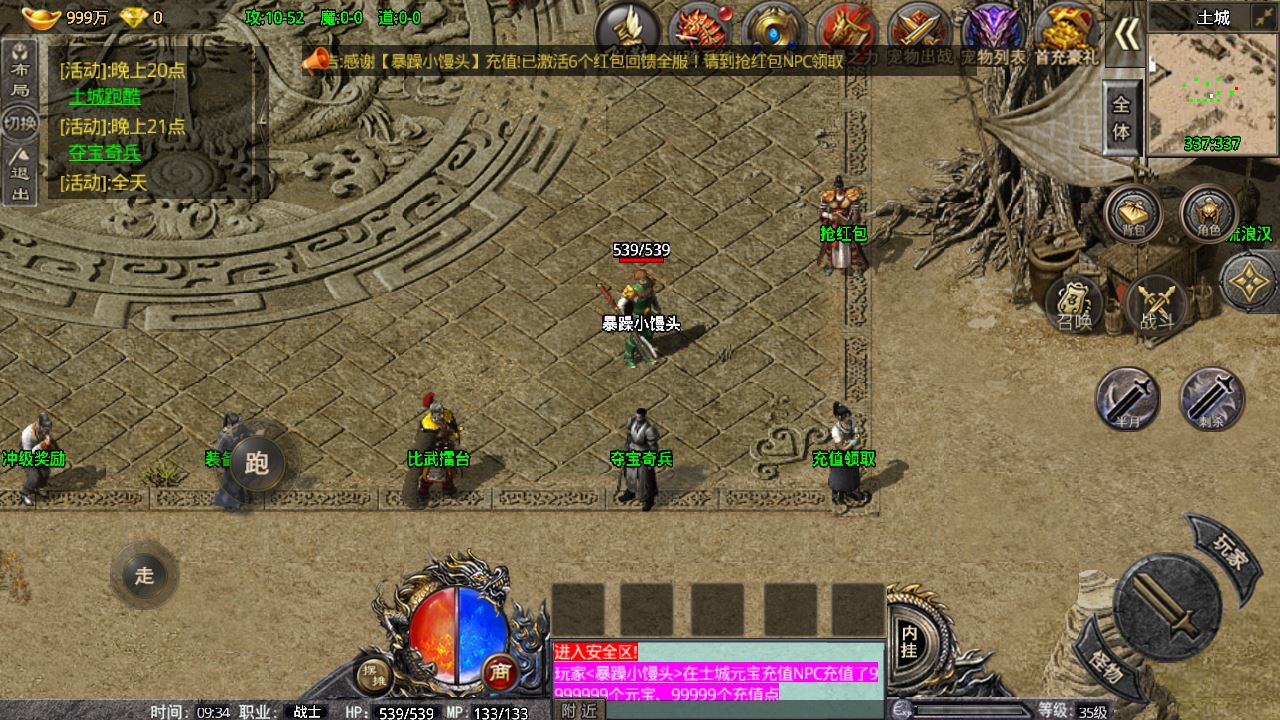The height and width of the screenshot is (720, 1280).
Task: Tap the 召唤 summon button
Action: click(x=1074, y=303)
